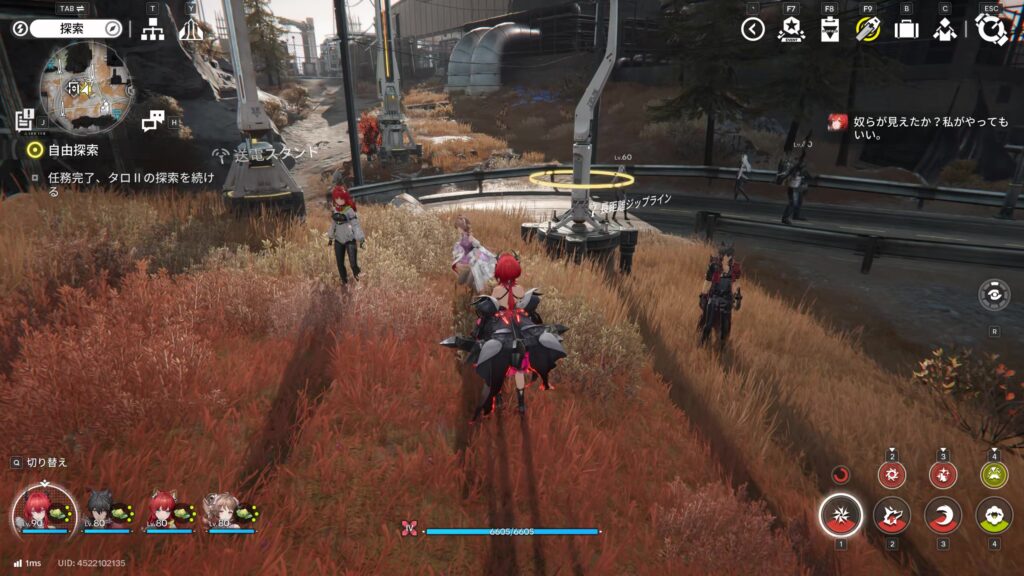Activate the third skill with crescent icon
The image size is (1024, 576).
click(x=943, y=516)
